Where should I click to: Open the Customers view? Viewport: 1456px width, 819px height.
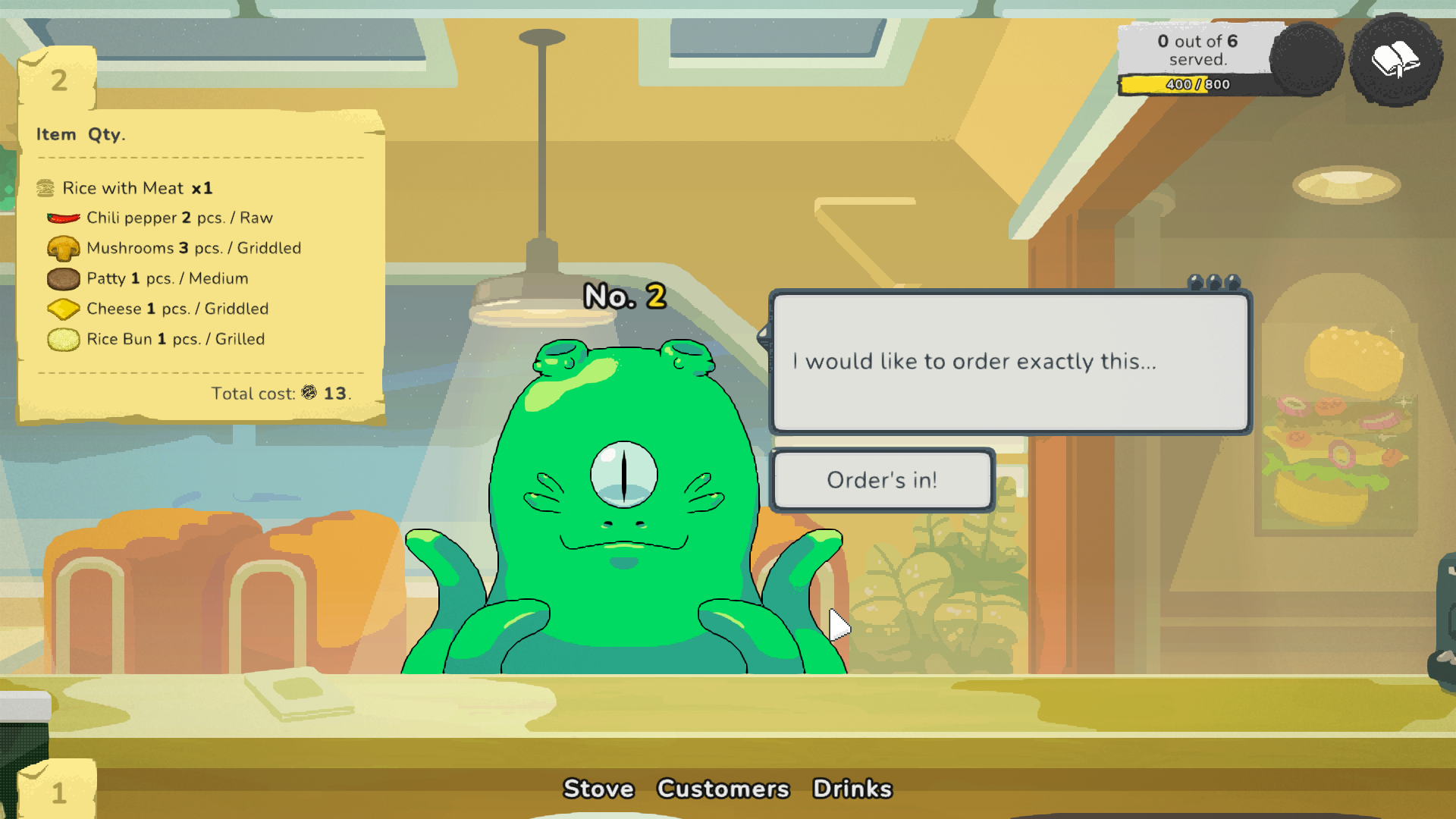coord(723,789)
